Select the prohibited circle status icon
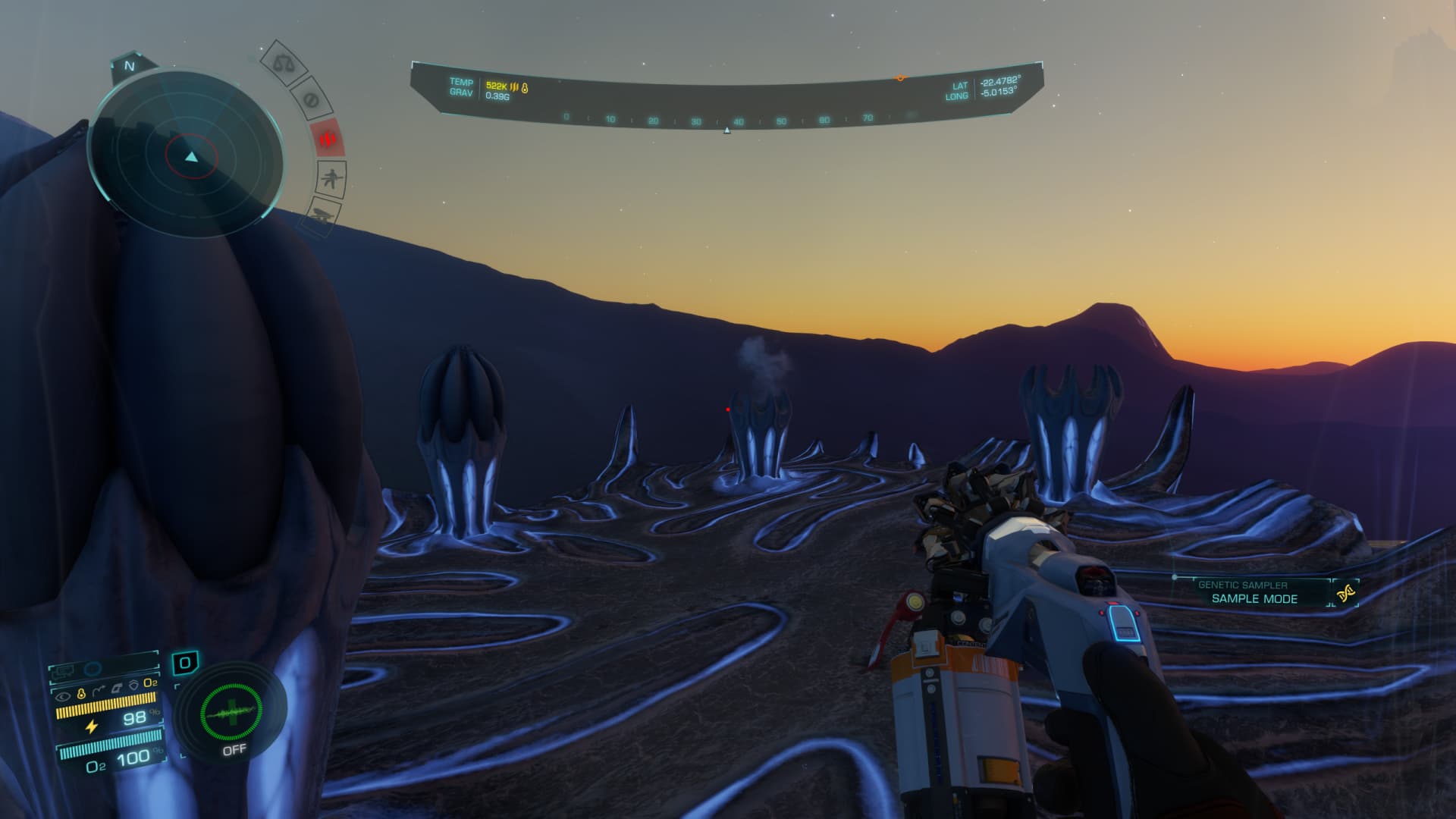Image resolution: width=1456 pixels, height=819 pixels. tap(310, 99)
